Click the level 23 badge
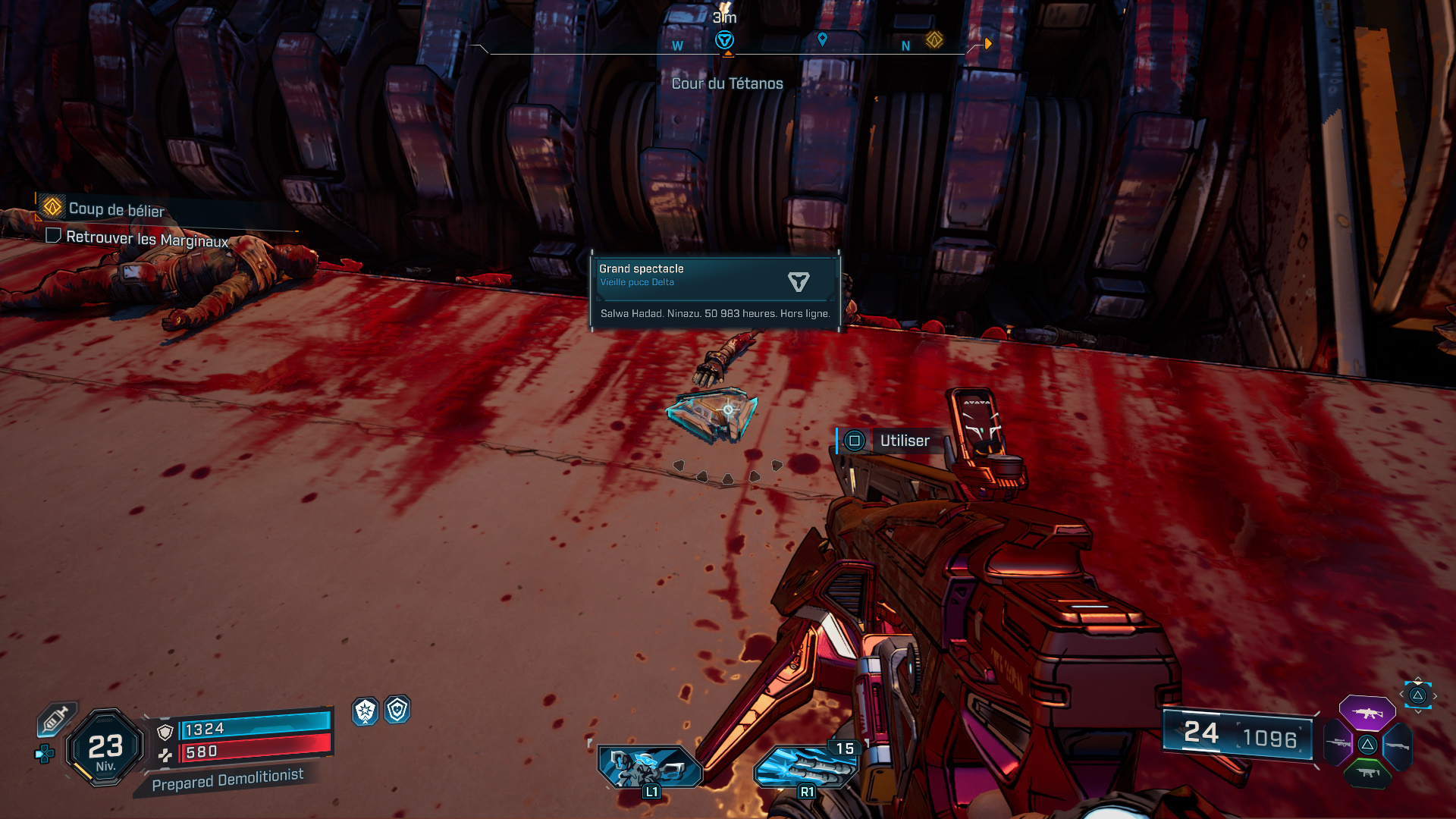The image size is (1456, 819). coord(105,748)
